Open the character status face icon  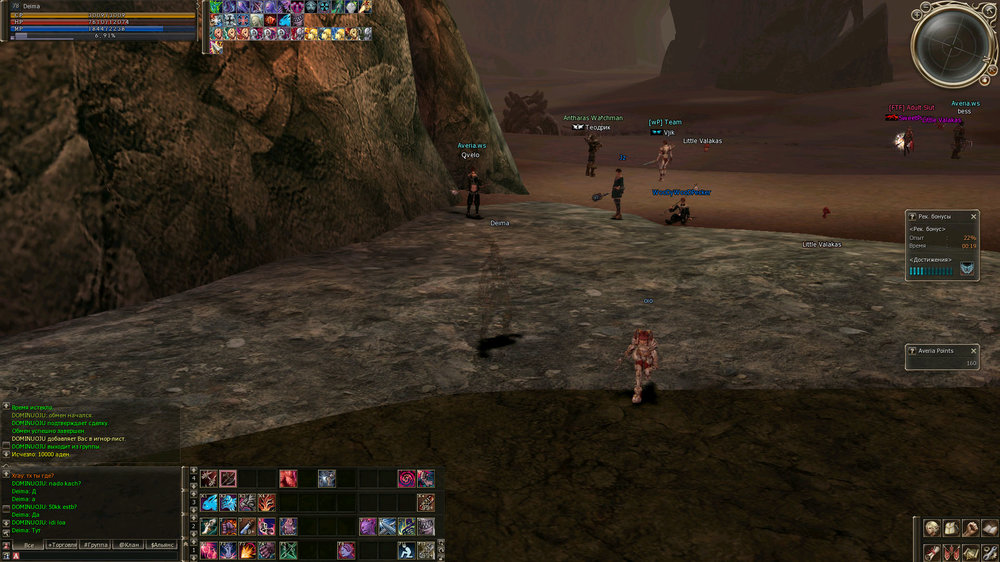click(931, 528)
